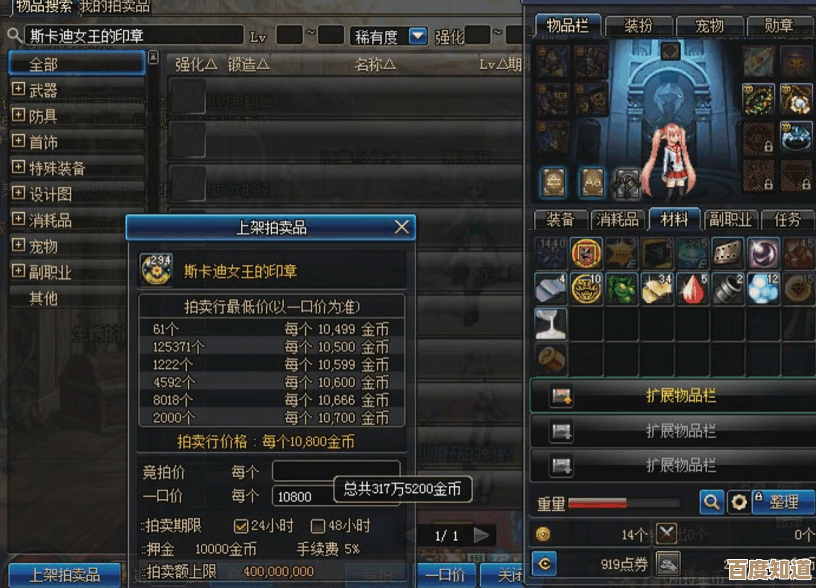816x588 pixels.
Task: Select the gold bars item with count 34
Action: (x=656, y=289)
